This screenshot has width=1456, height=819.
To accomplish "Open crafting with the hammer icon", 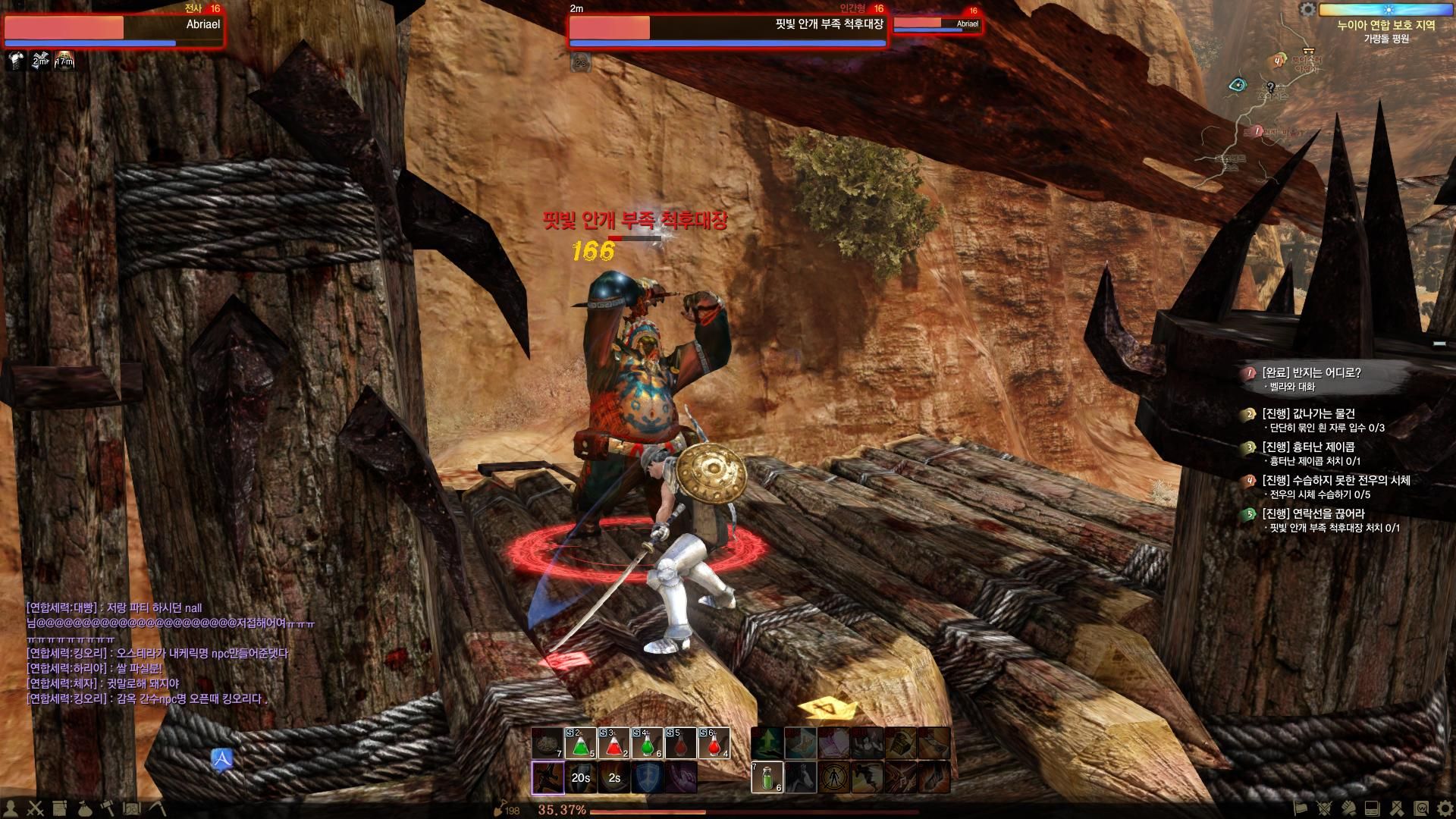I will 107,808.
